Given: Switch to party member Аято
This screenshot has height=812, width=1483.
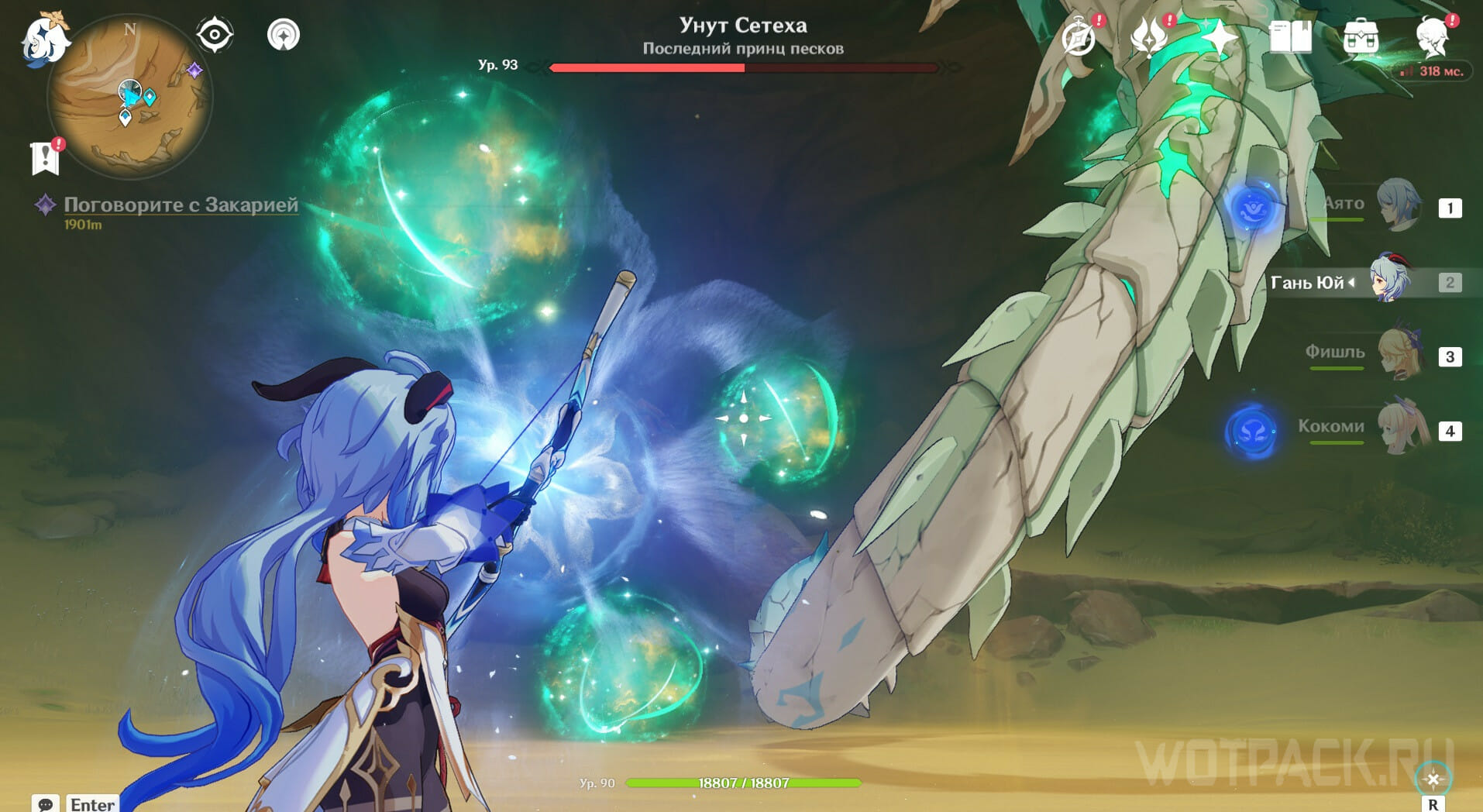Looking at the screenshot, I should pos(1399,205).
